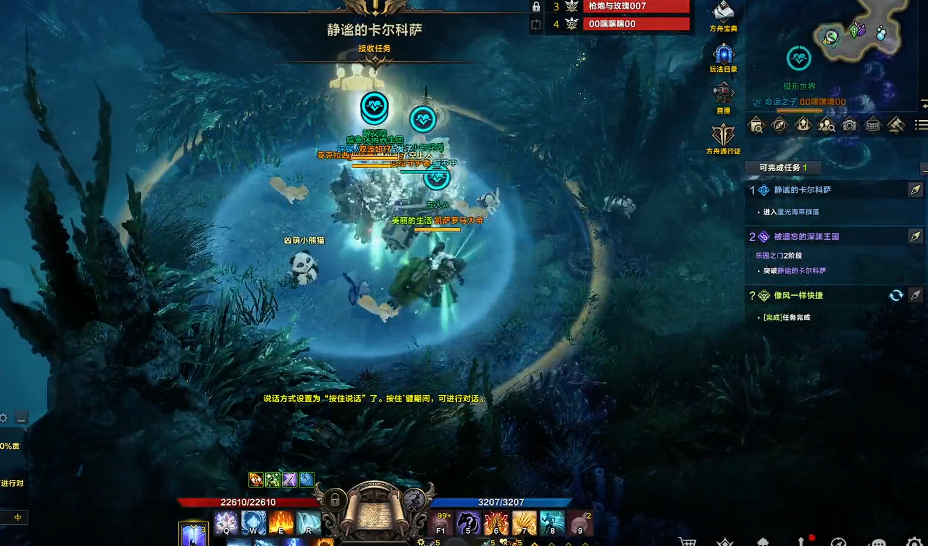Use the W skill icon

click(x=253, y=523)
